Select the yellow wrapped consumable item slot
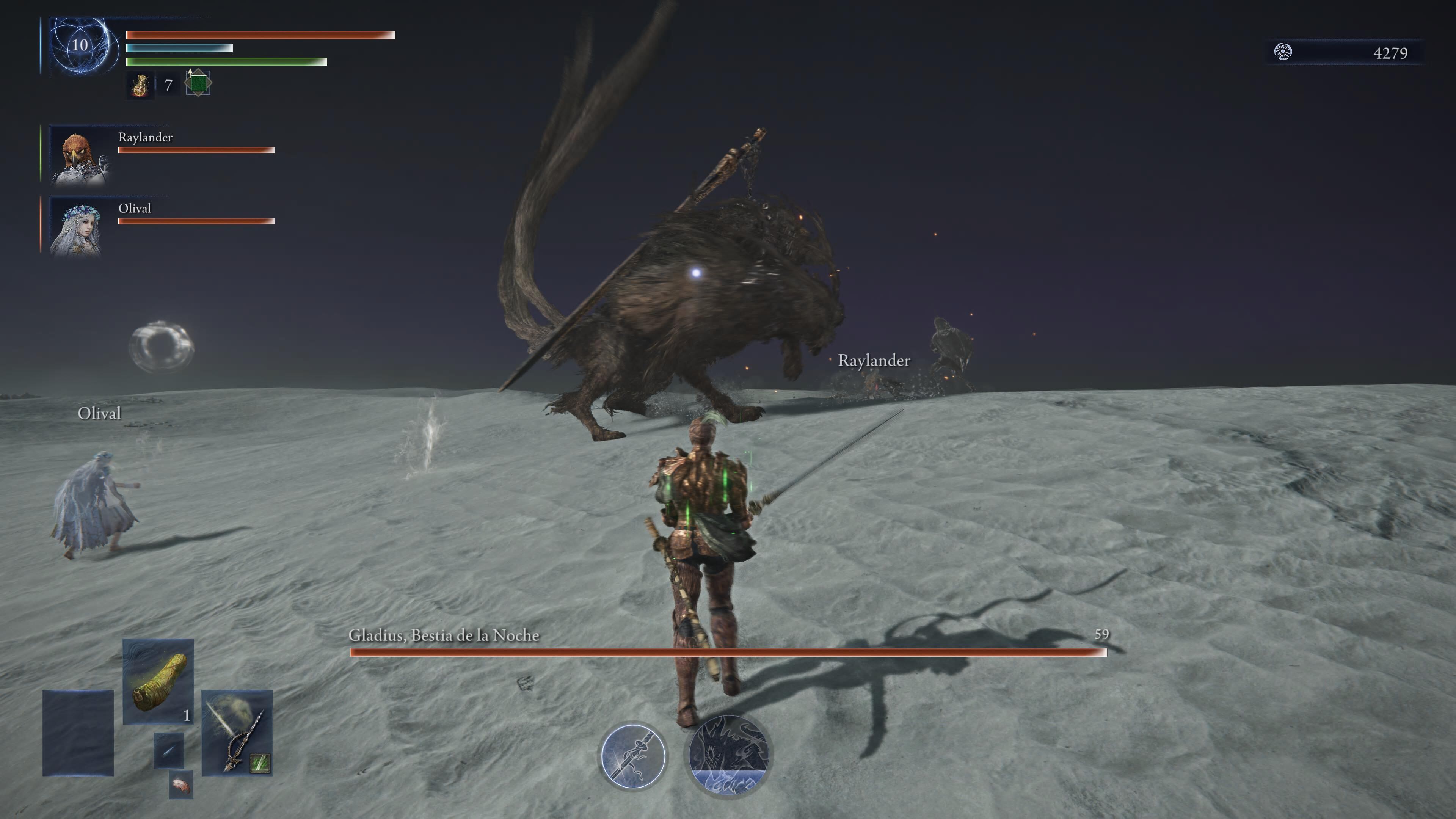The height and width of the screenshot is (819, 1456). pos(158,681)
